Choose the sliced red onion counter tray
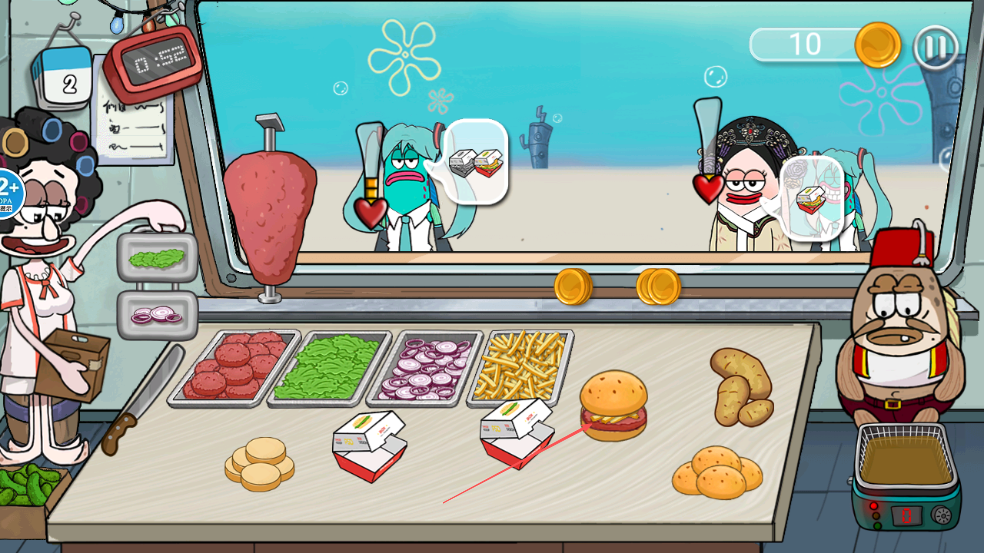Screen dimensions: 984x553 (425, 367)
